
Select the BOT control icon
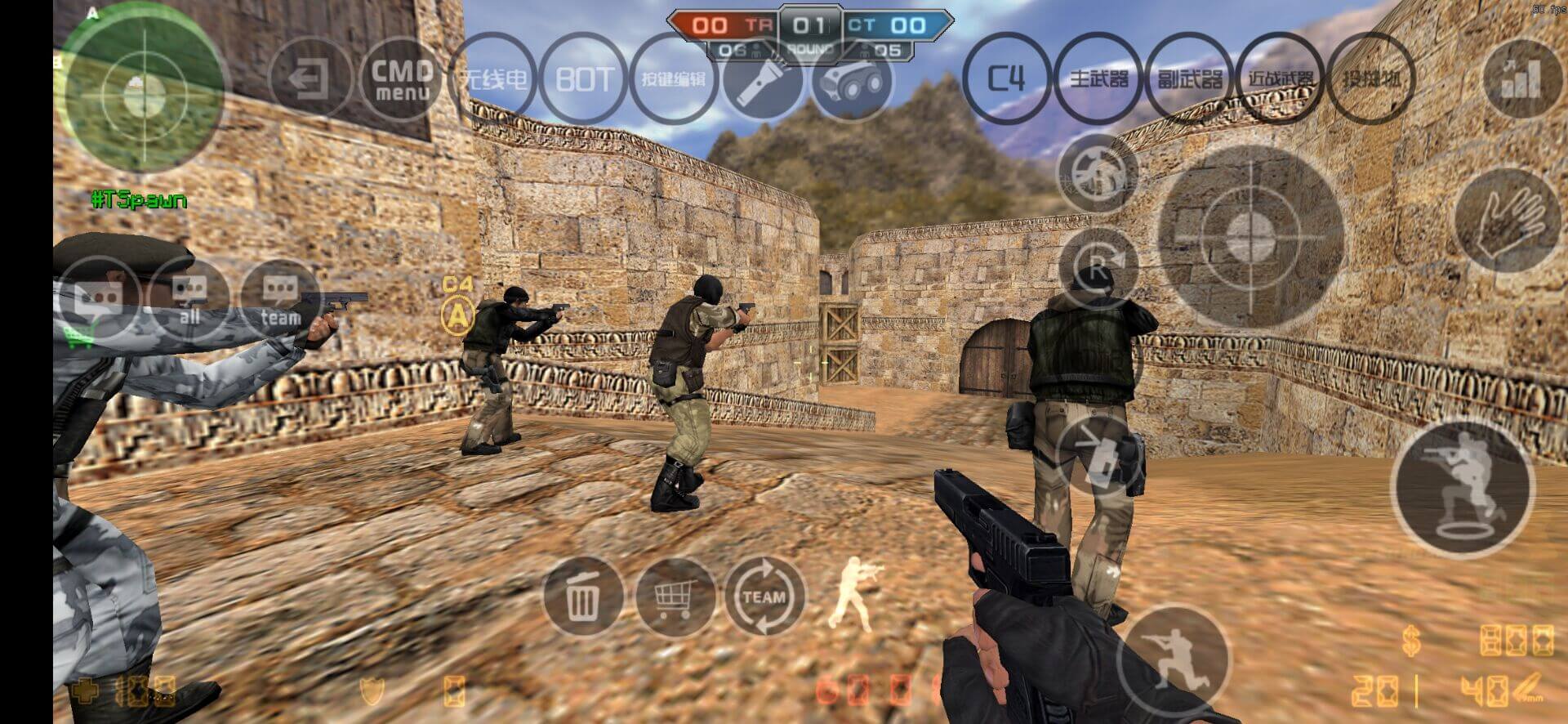click(x=584, y=79)
